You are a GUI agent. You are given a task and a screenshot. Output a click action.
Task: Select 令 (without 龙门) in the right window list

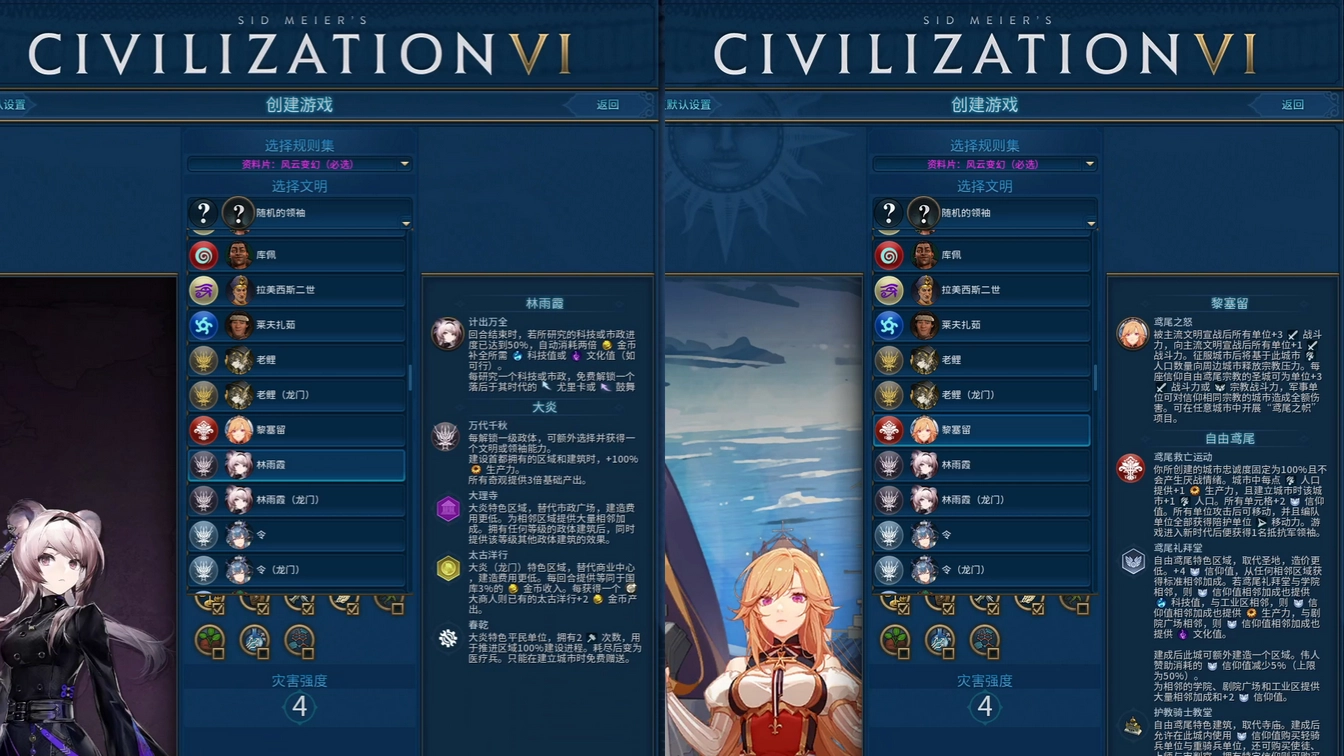pos(984,535)
